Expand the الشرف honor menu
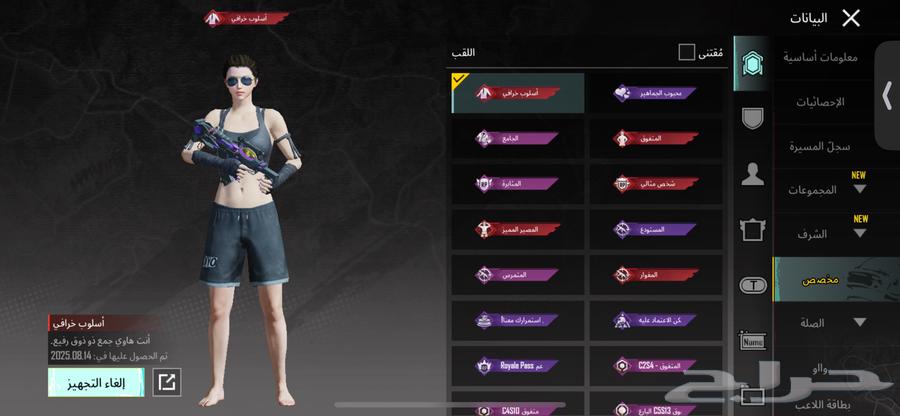The height and width of the screenshot is (416, 900). pos(858,234)
